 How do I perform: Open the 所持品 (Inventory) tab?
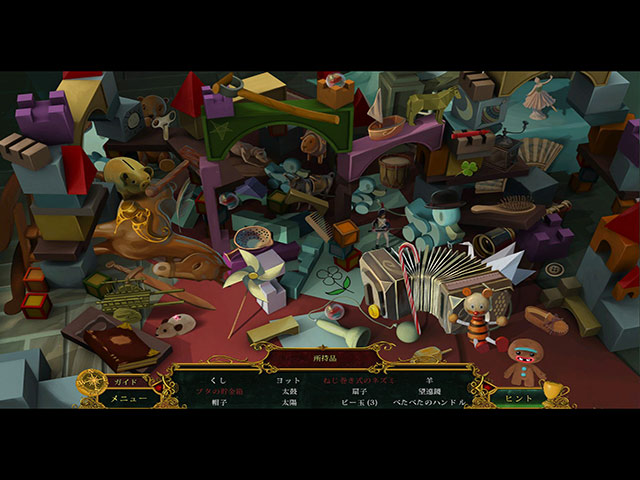pyautogui.click(x=320, y=356)
